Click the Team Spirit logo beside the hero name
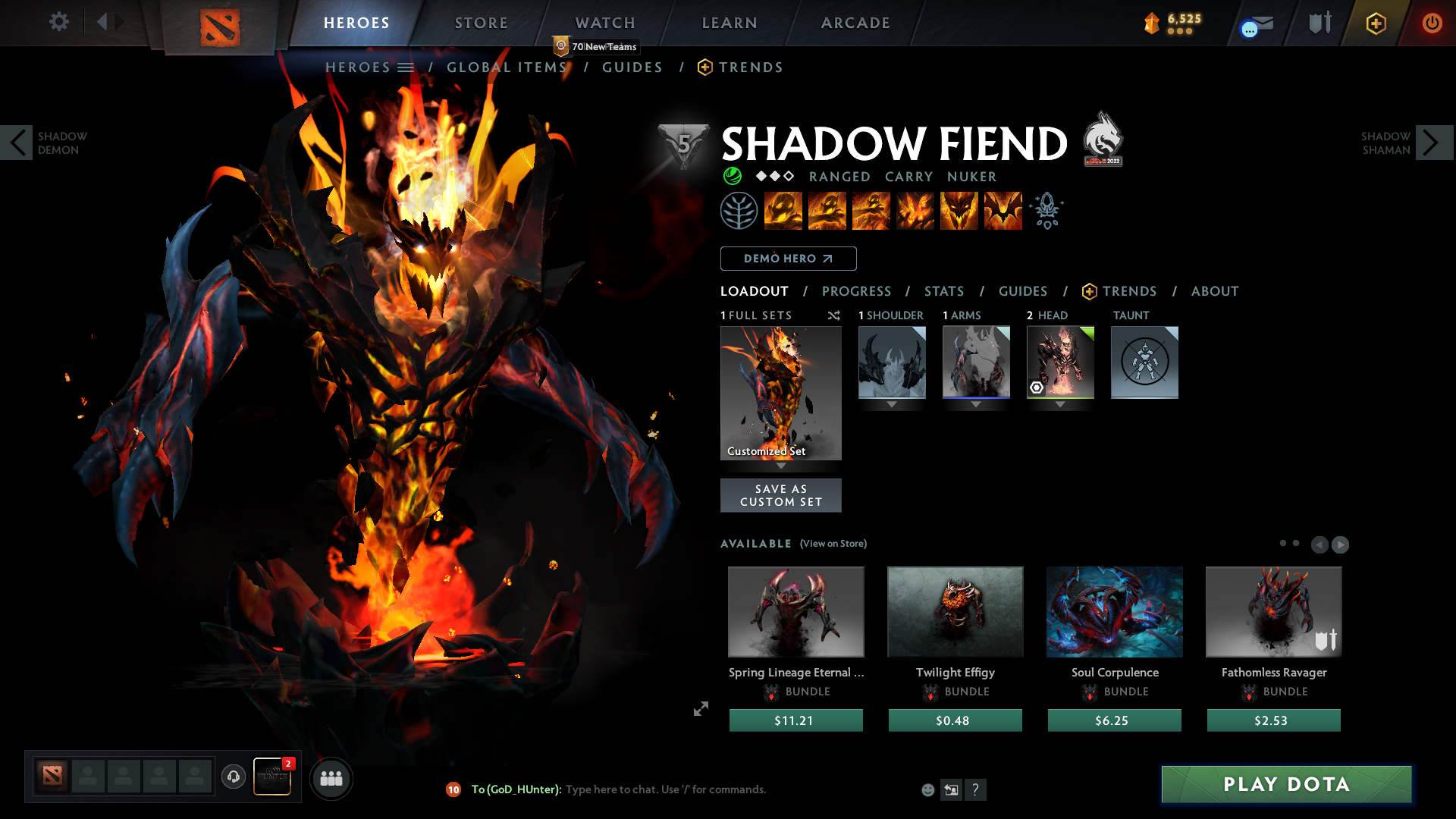This screenshot has width=1456, height=819. click(1103, 139)
